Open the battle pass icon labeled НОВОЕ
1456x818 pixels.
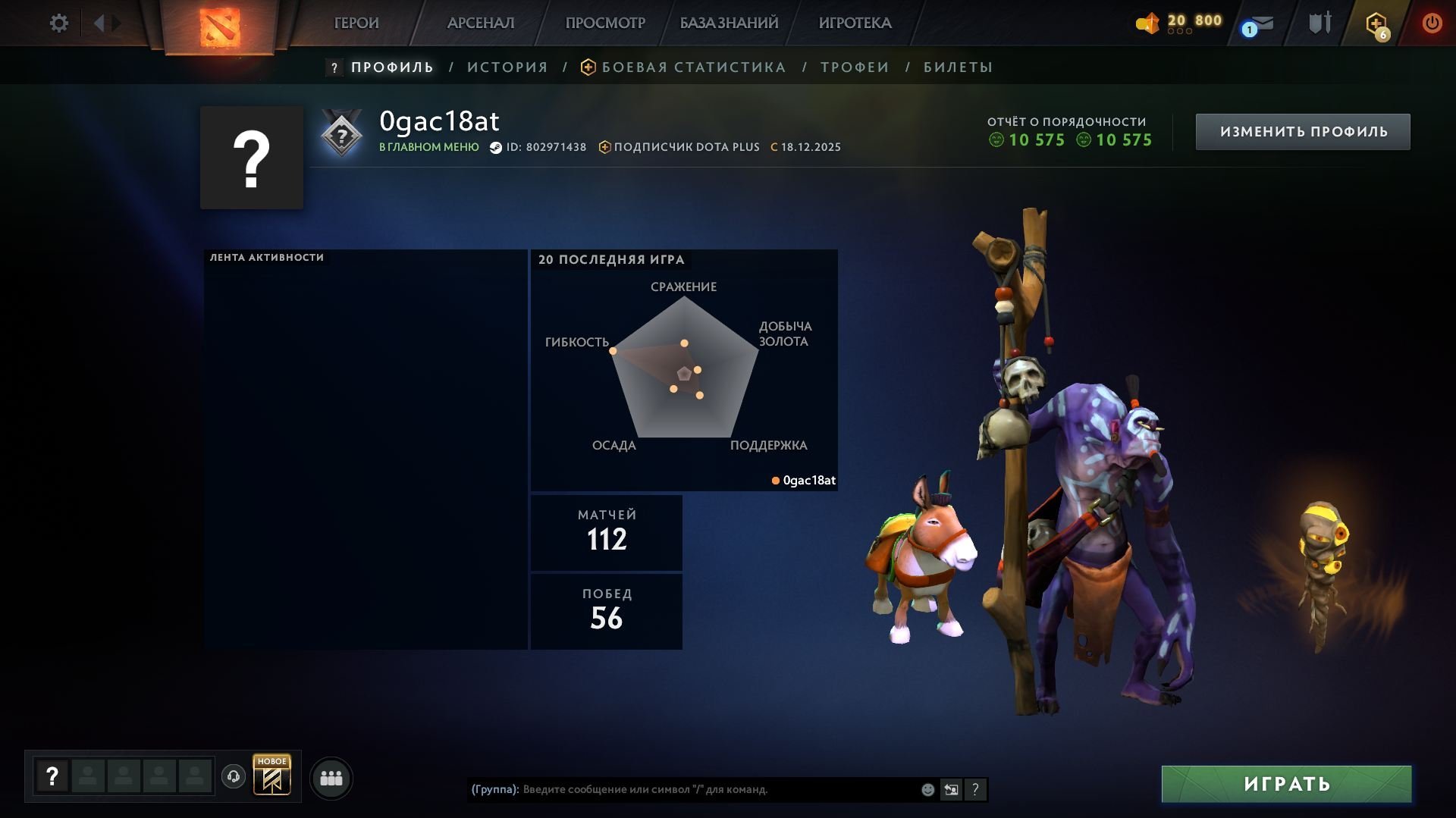point(273,777)
